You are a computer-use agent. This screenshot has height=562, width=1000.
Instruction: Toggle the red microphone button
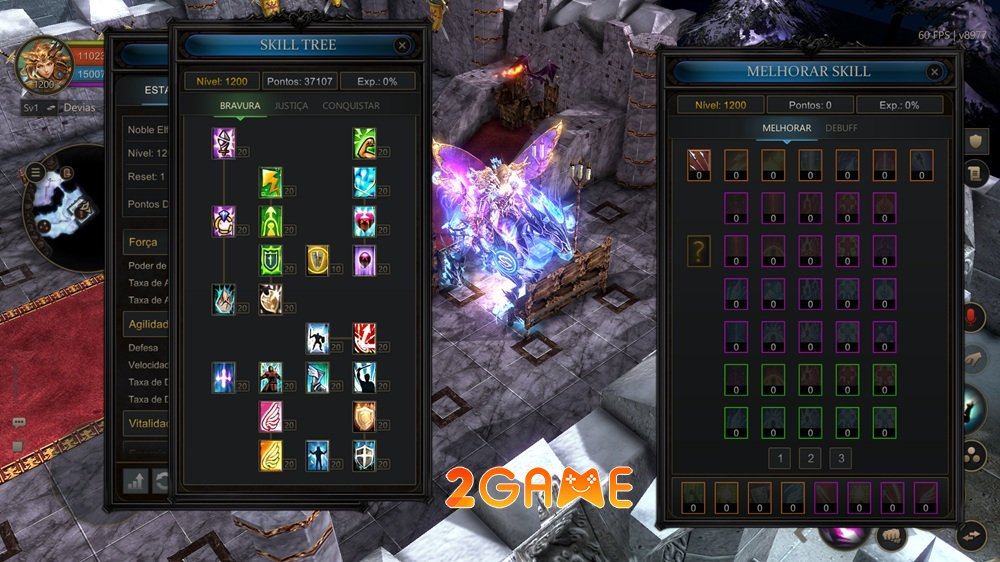point(968,317)
